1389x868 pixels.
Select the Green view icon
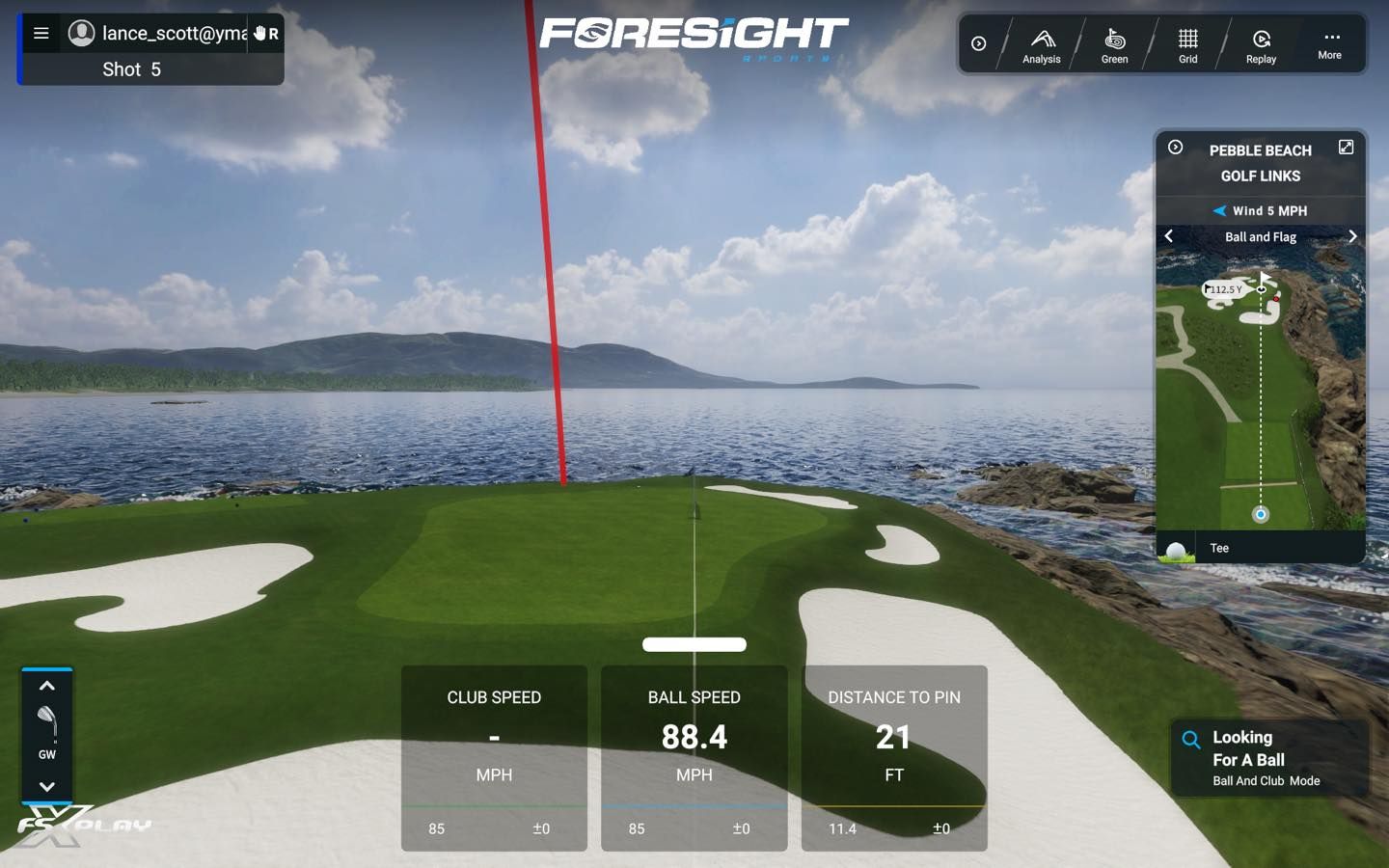point(1114,44)
